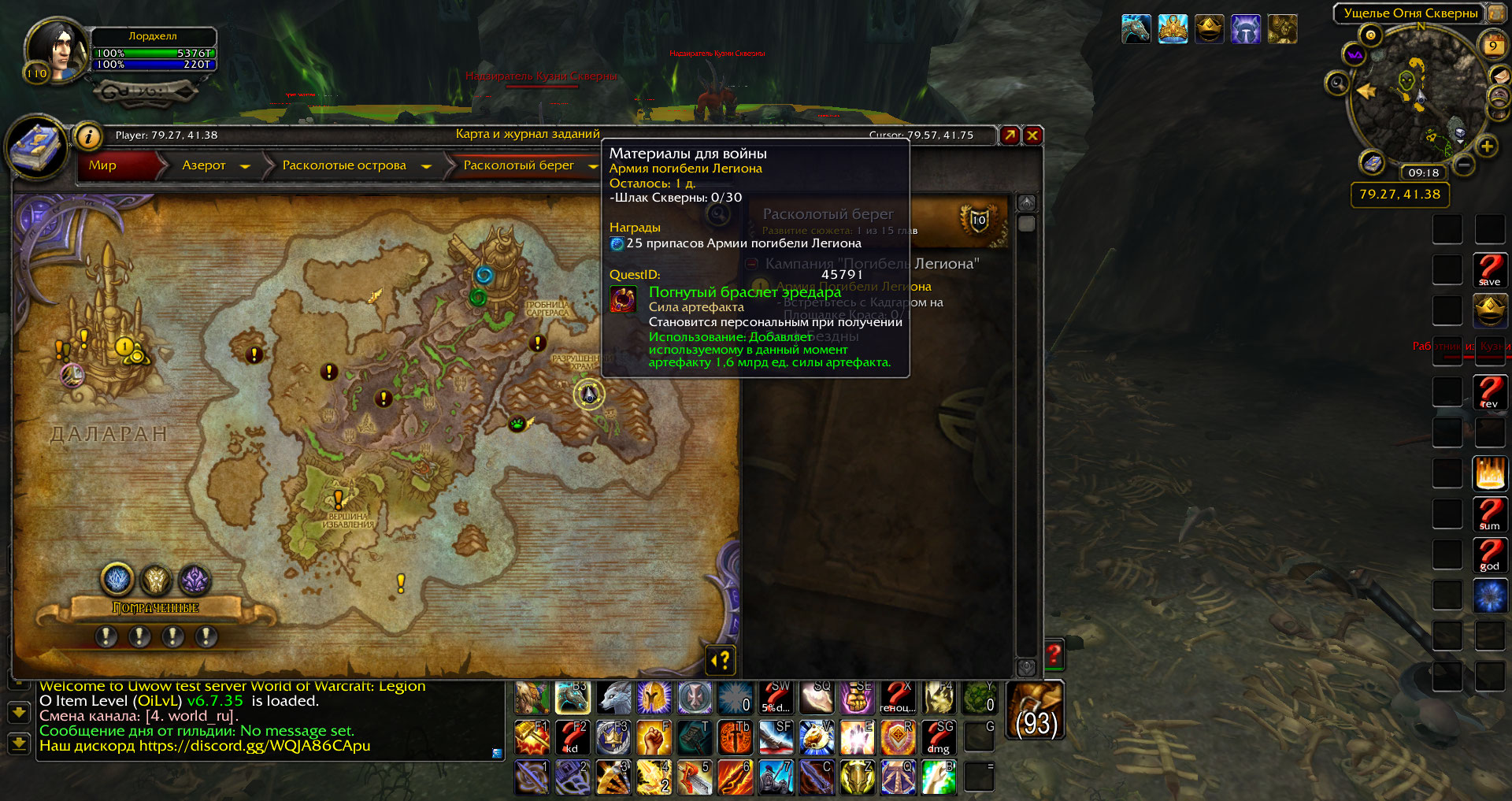Zoom out the minimap with minus button
1512x801 pixels.
(x=1464, y=165)
